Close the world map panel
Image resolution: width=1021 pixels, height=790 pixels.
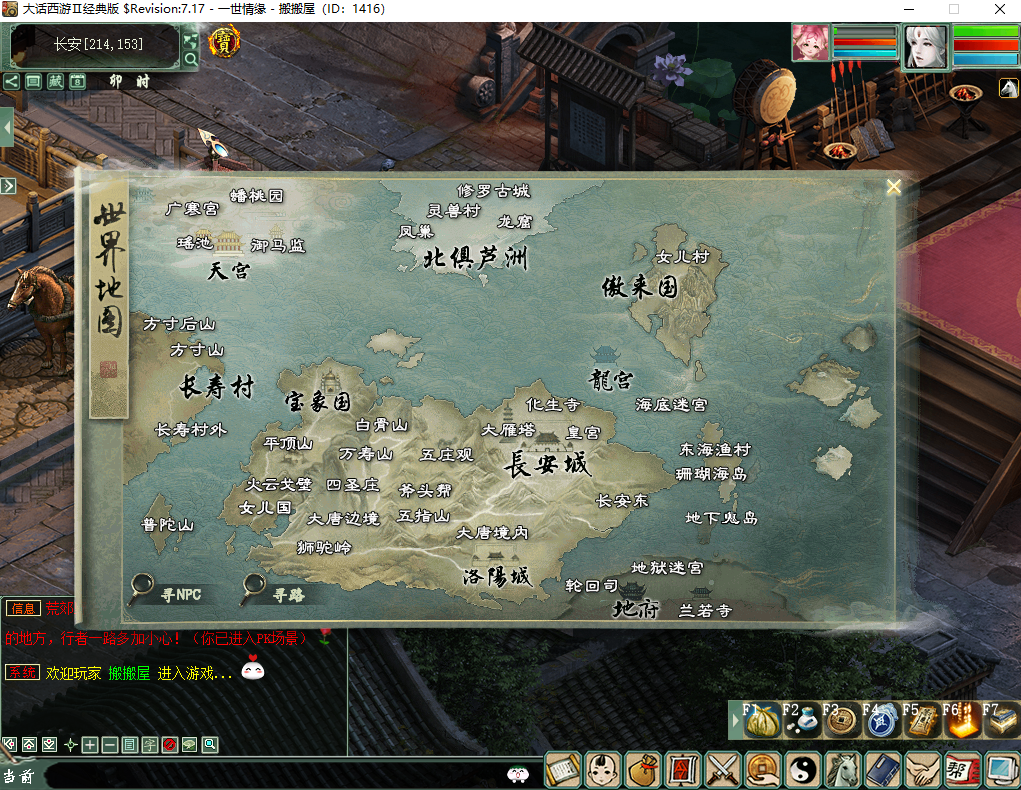point(894,186)
